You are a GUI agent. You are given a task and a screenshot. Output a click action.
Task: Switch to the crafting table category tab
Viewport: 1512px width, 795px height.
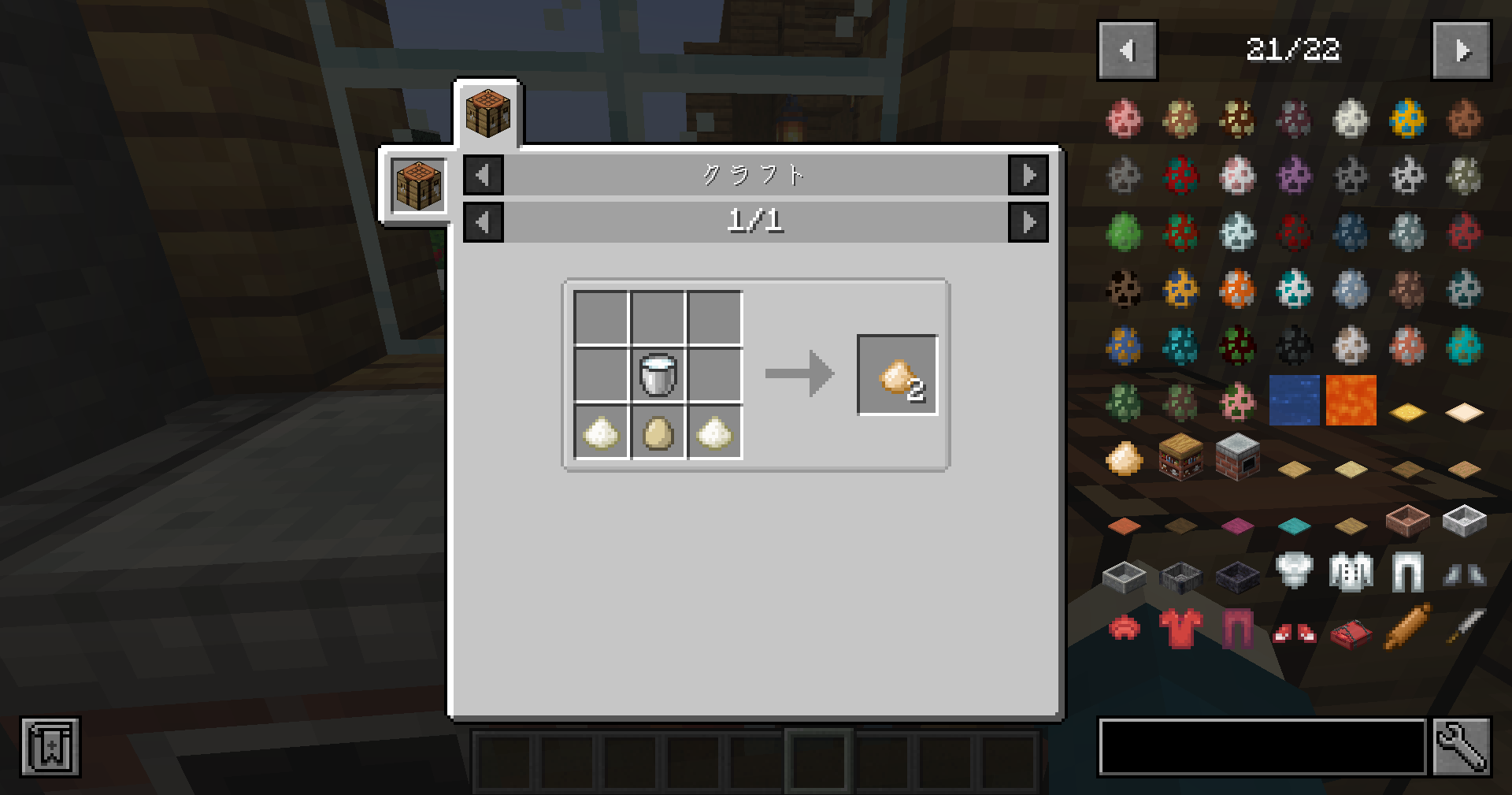click(x=417, y=184)
